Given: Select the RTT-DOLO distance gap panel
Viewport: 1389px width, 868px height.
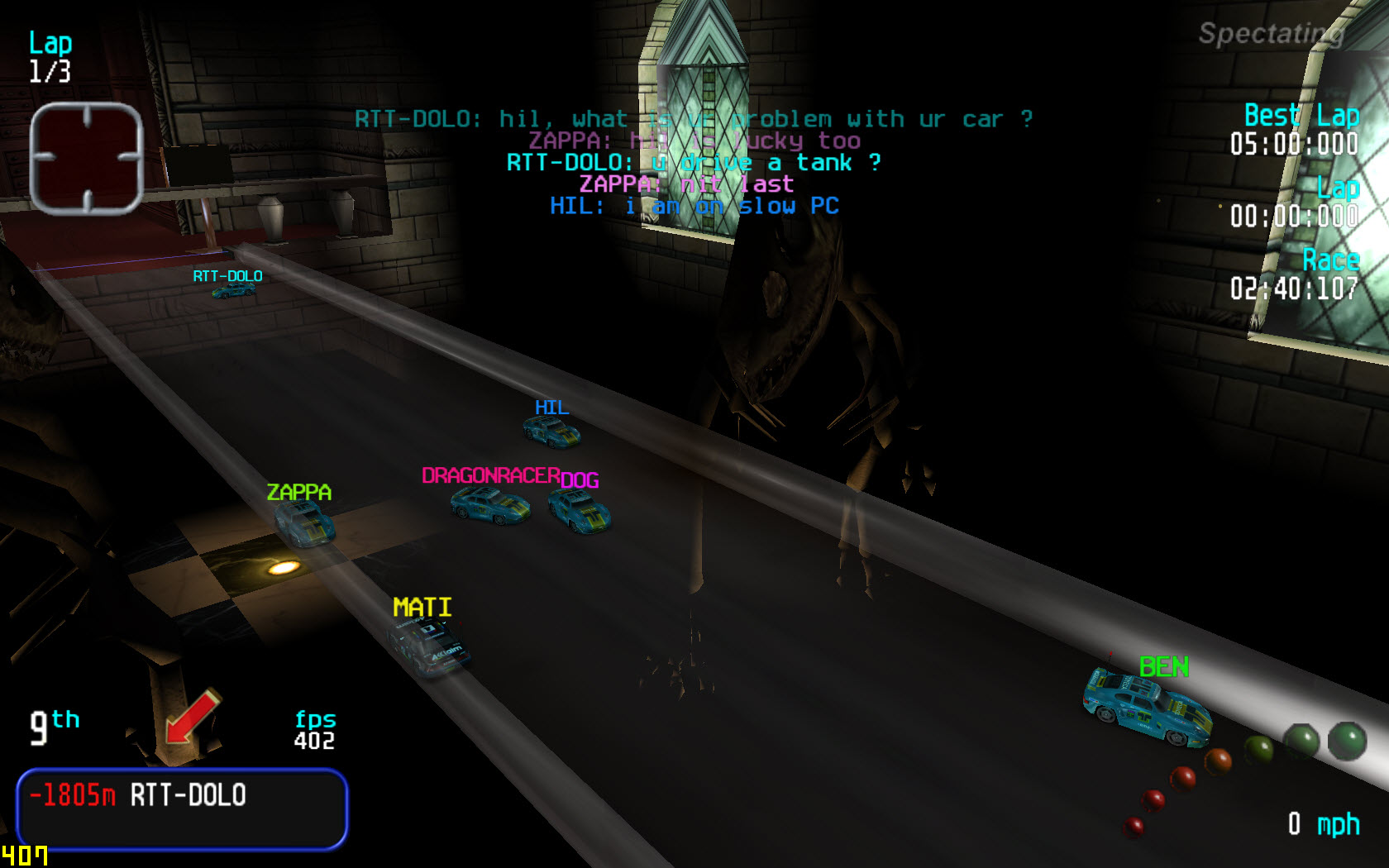Looking at the screenshot, I should tap(182, 808).
